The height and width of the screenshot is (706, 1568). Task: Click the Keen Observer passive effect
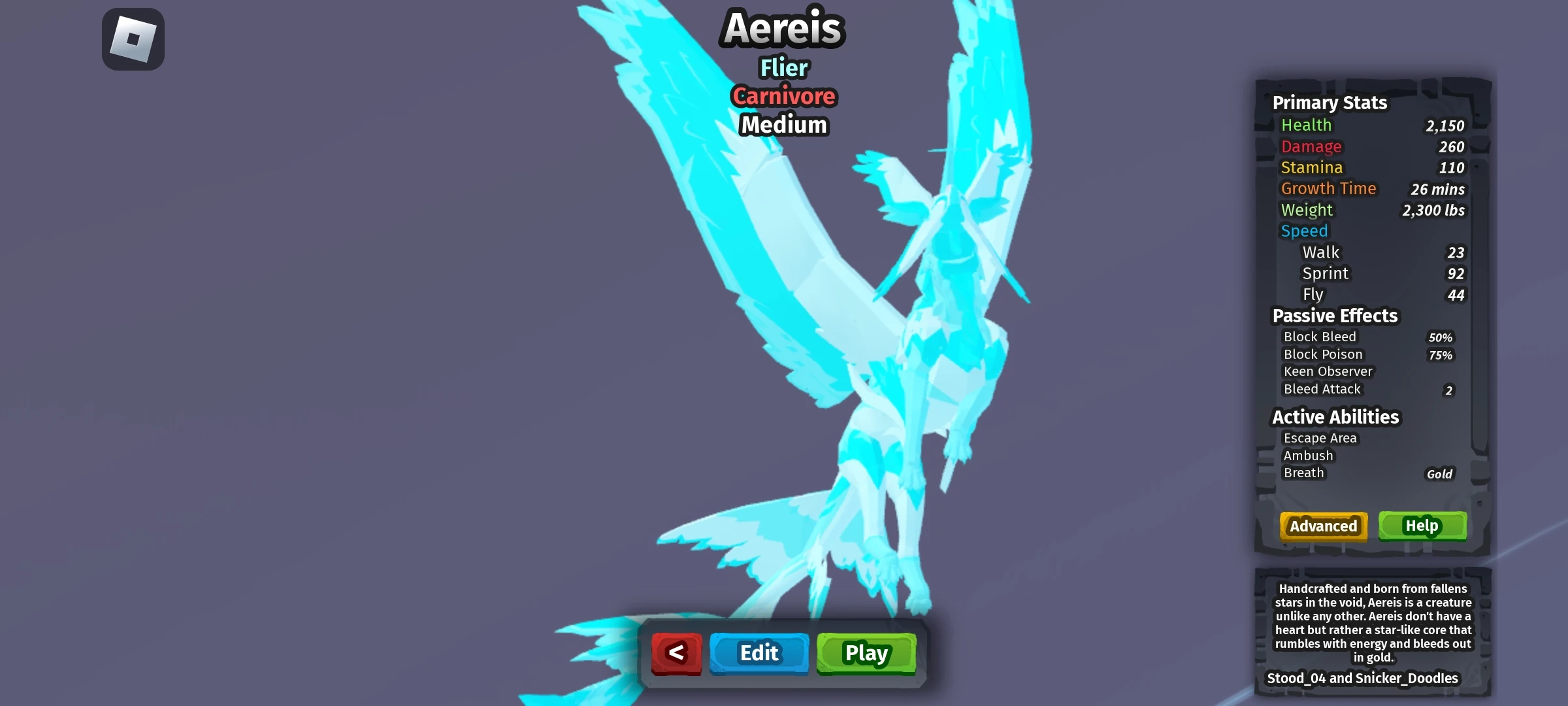pos(1327,371)
